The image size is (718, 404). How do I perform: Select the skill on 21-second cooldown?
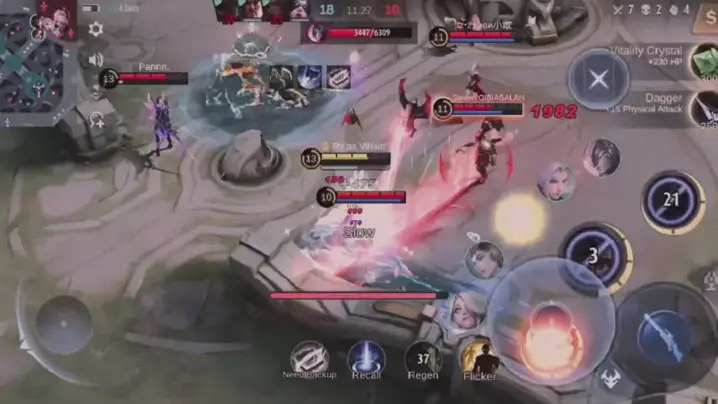[672, 201]
